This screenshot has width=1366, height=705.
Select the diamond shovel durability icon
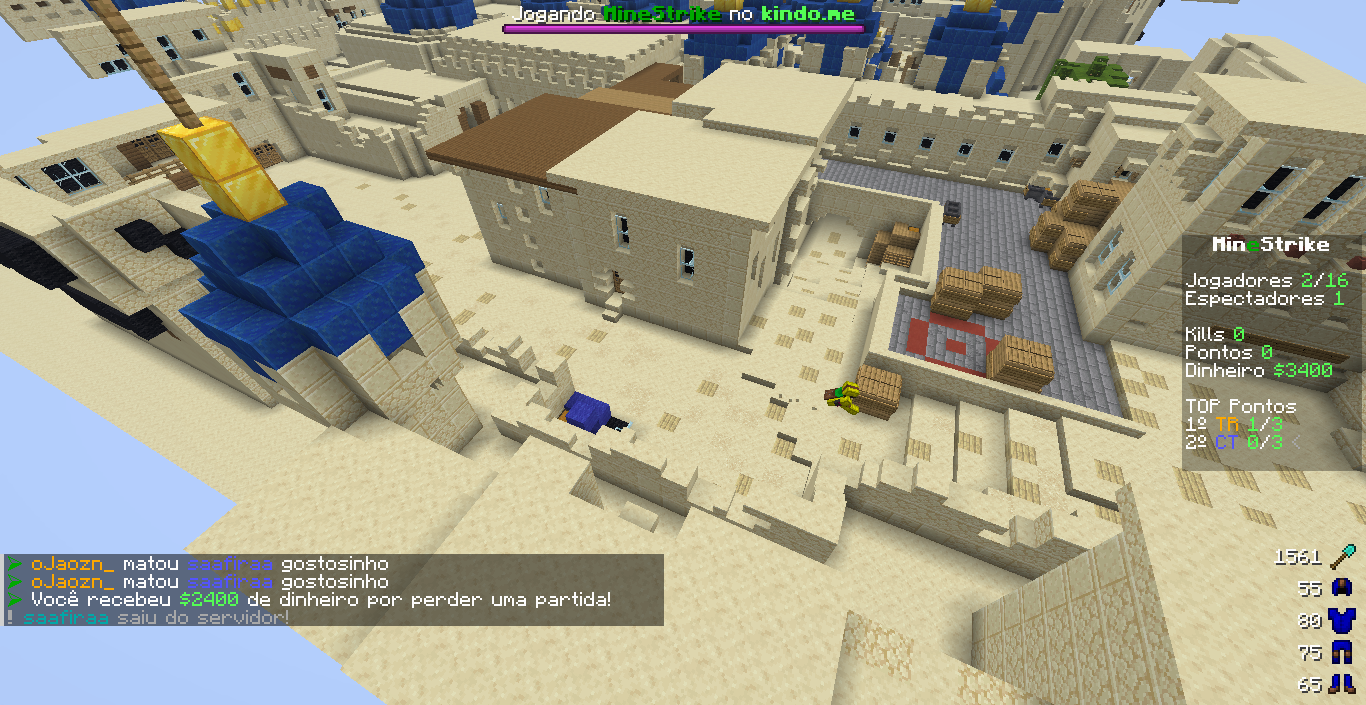tap(1342, 556)
